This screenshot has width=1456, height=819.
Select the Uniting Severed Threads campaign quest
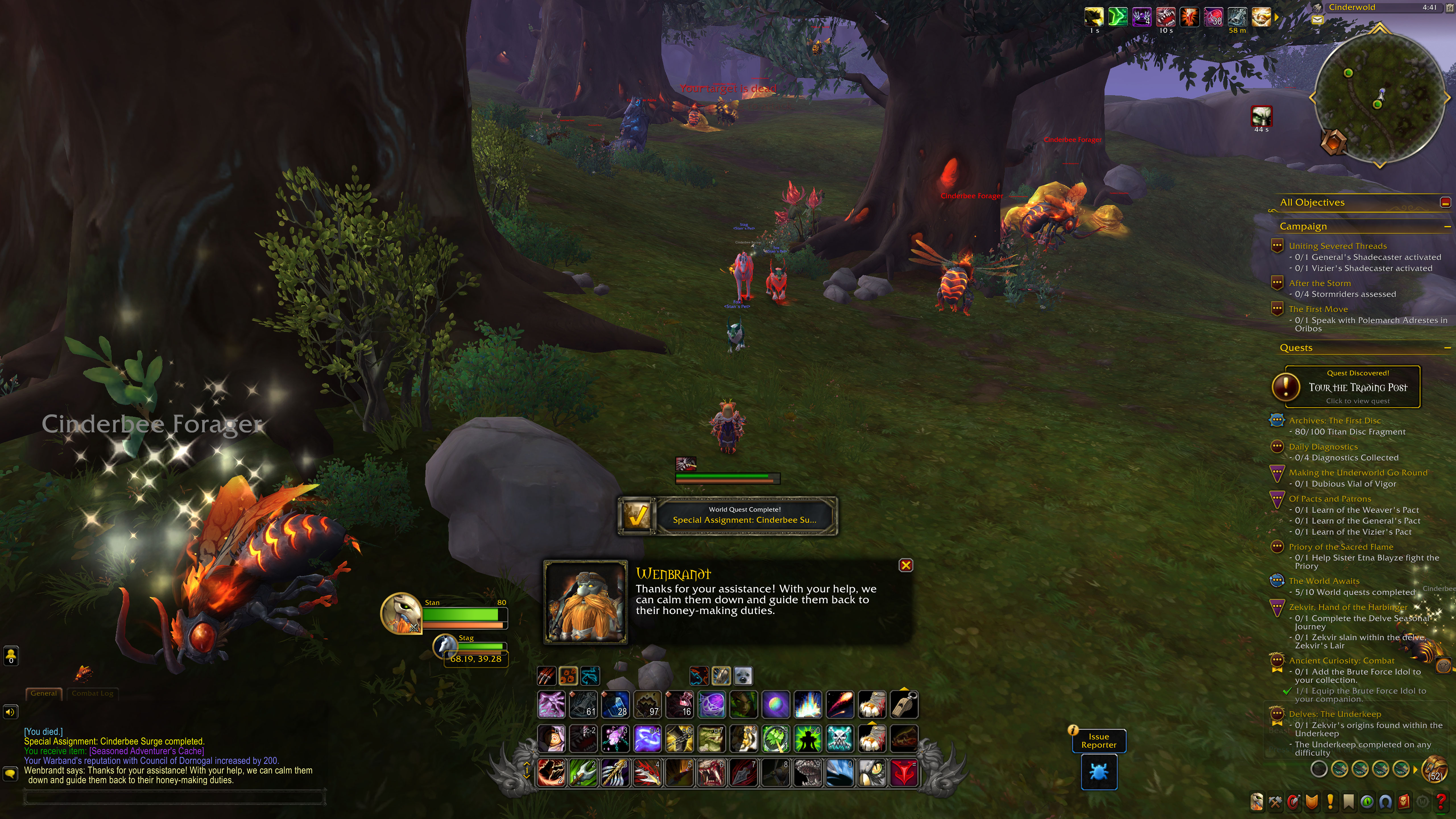(1337, 246)
